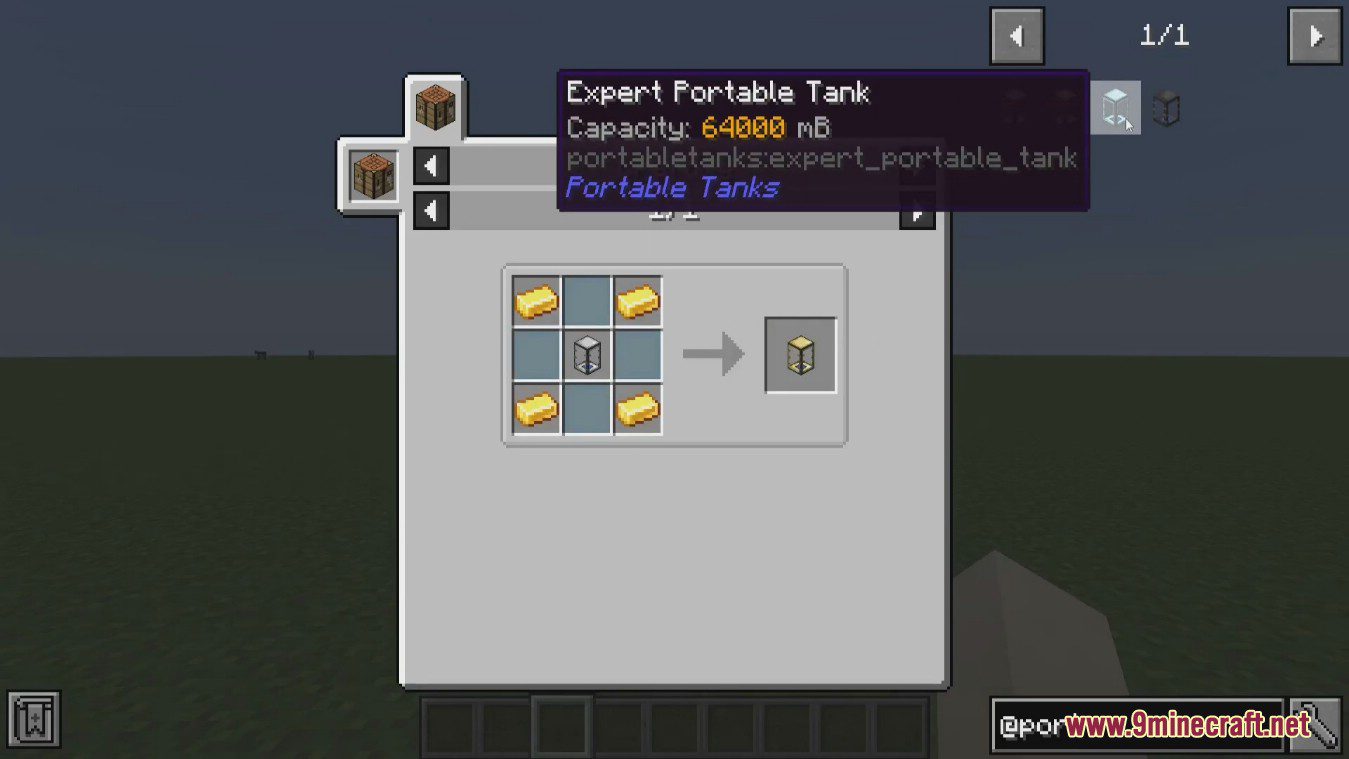Click the highlighted Expert Portable Tank in the item list

click(x=1114, y=107)
